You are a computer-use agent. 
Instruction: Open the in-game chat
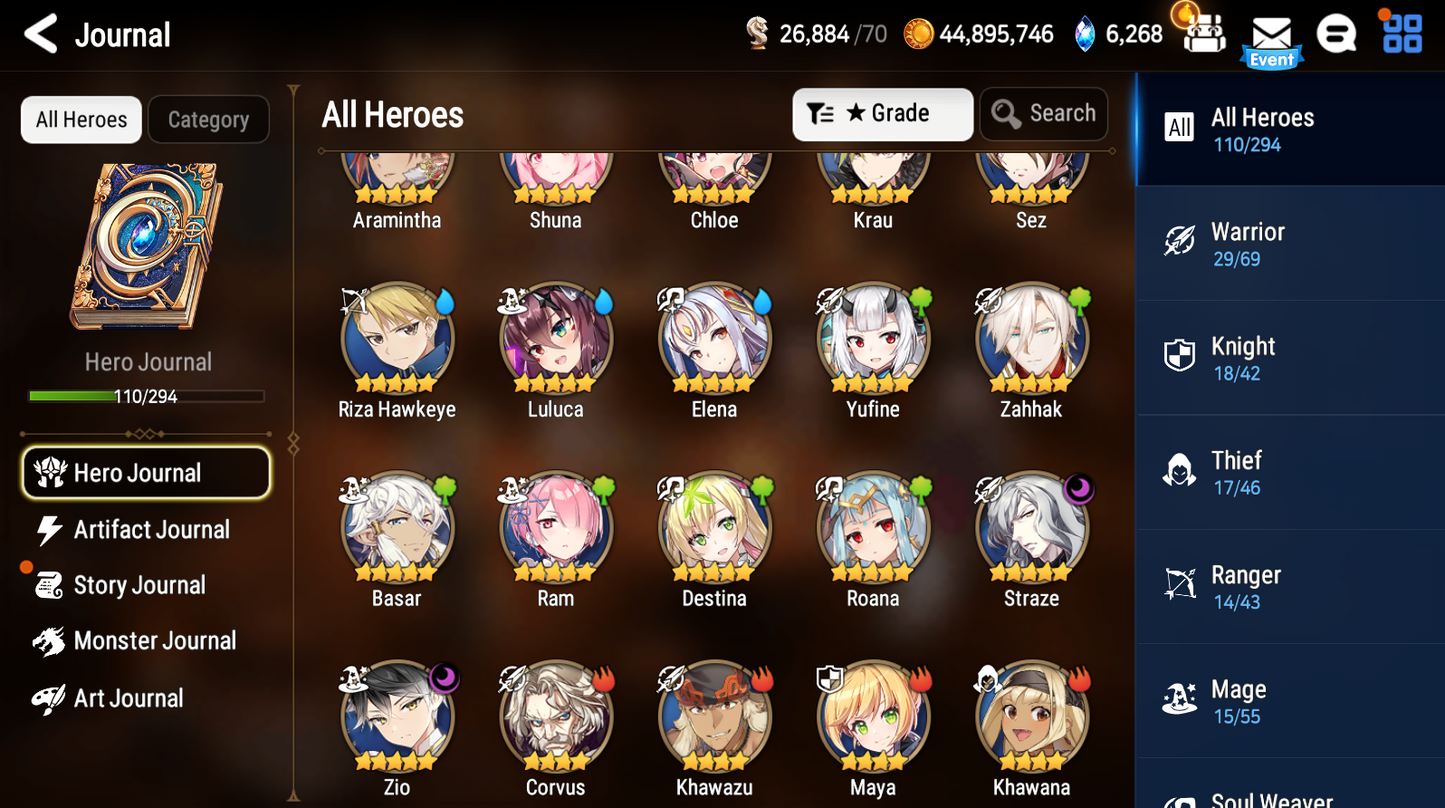tap(1336, 33)
